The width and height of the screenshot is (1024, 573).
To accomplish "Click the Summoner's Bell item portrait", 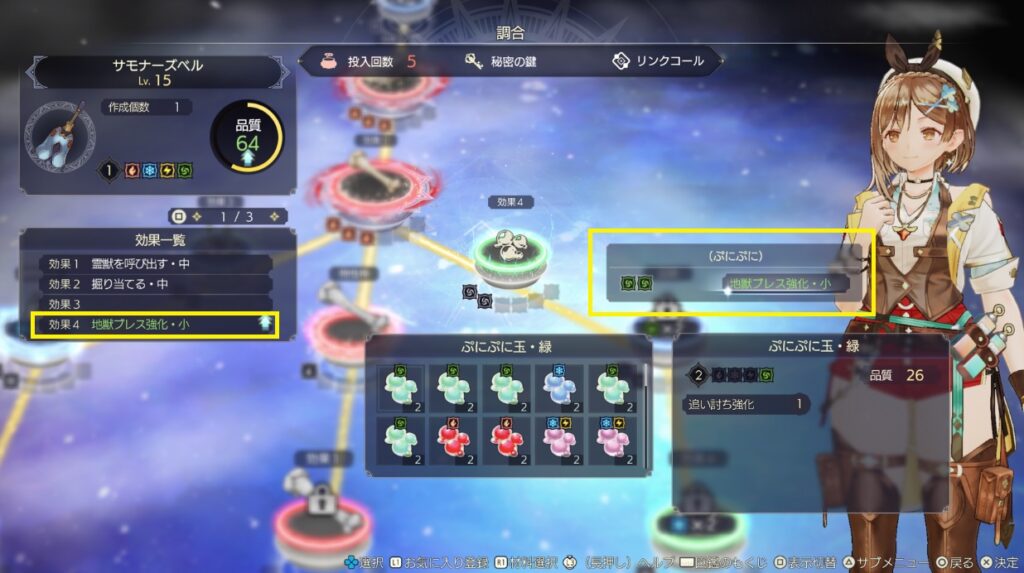I will pyautogui.click(x=60, y=135).
